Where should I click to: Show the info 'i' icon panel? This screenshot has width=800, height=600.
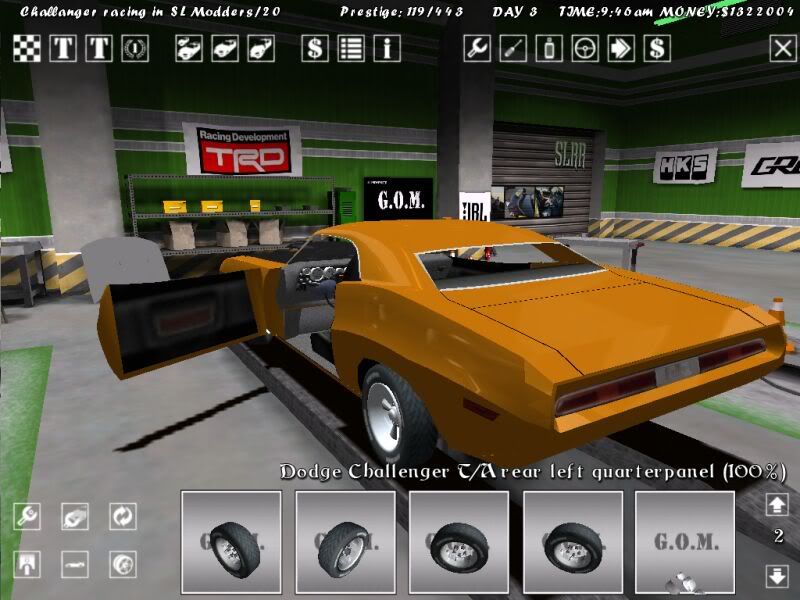click(x=387, y=48)
